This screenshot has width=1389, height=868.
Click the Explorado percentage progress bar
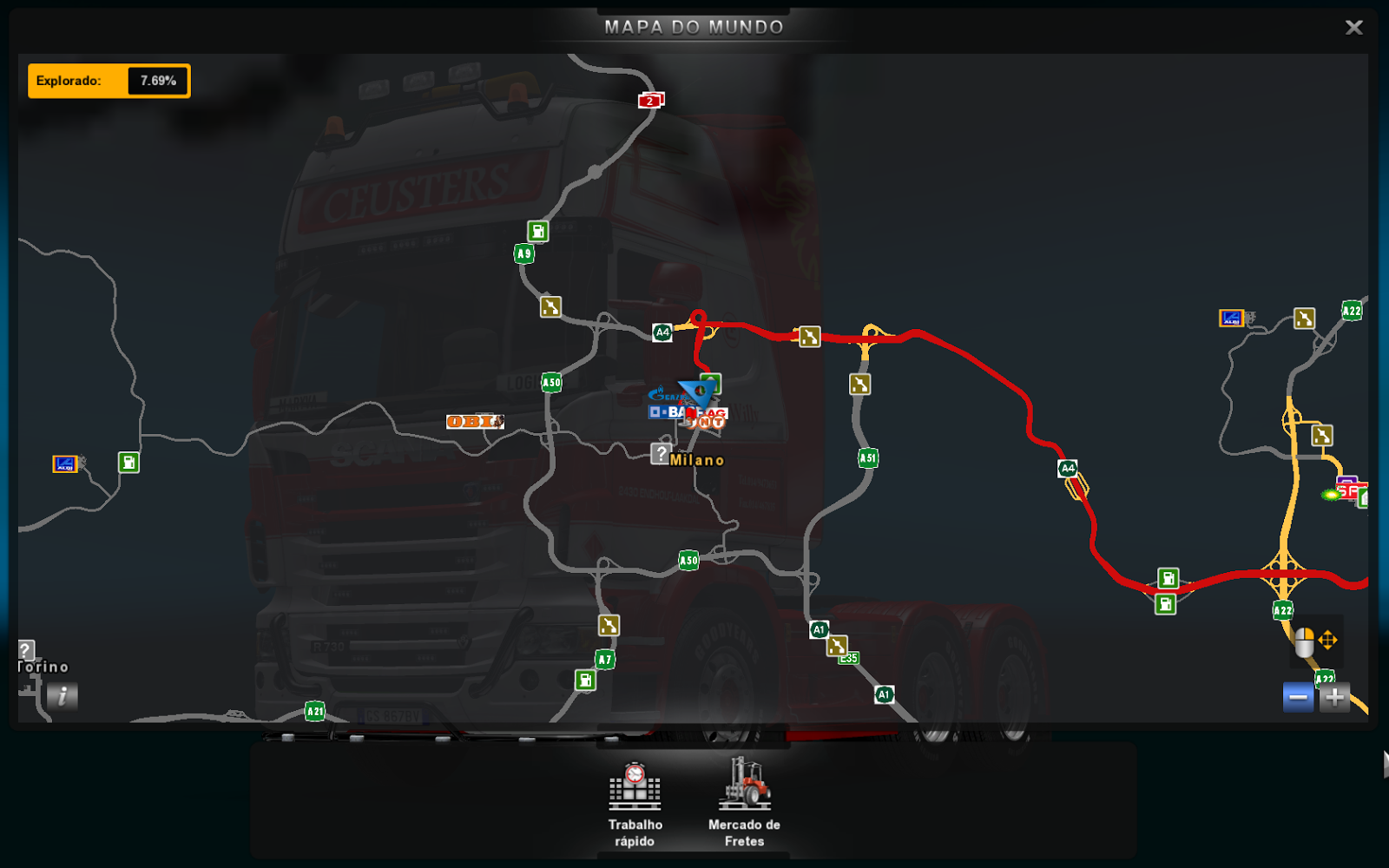click(109, 80)
